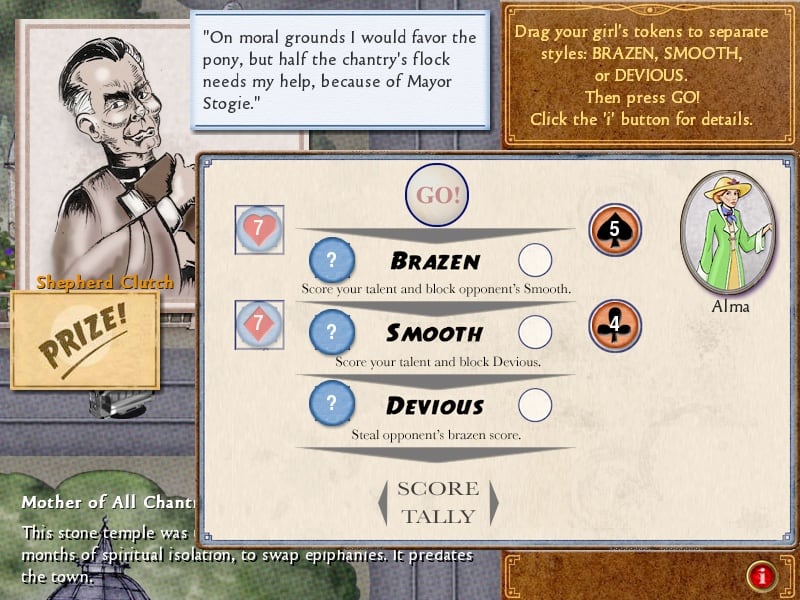The height and width of the screenshot is (600, 800).
Task: Select the seven of diamonds opponent token
Action: click(259, 325)
